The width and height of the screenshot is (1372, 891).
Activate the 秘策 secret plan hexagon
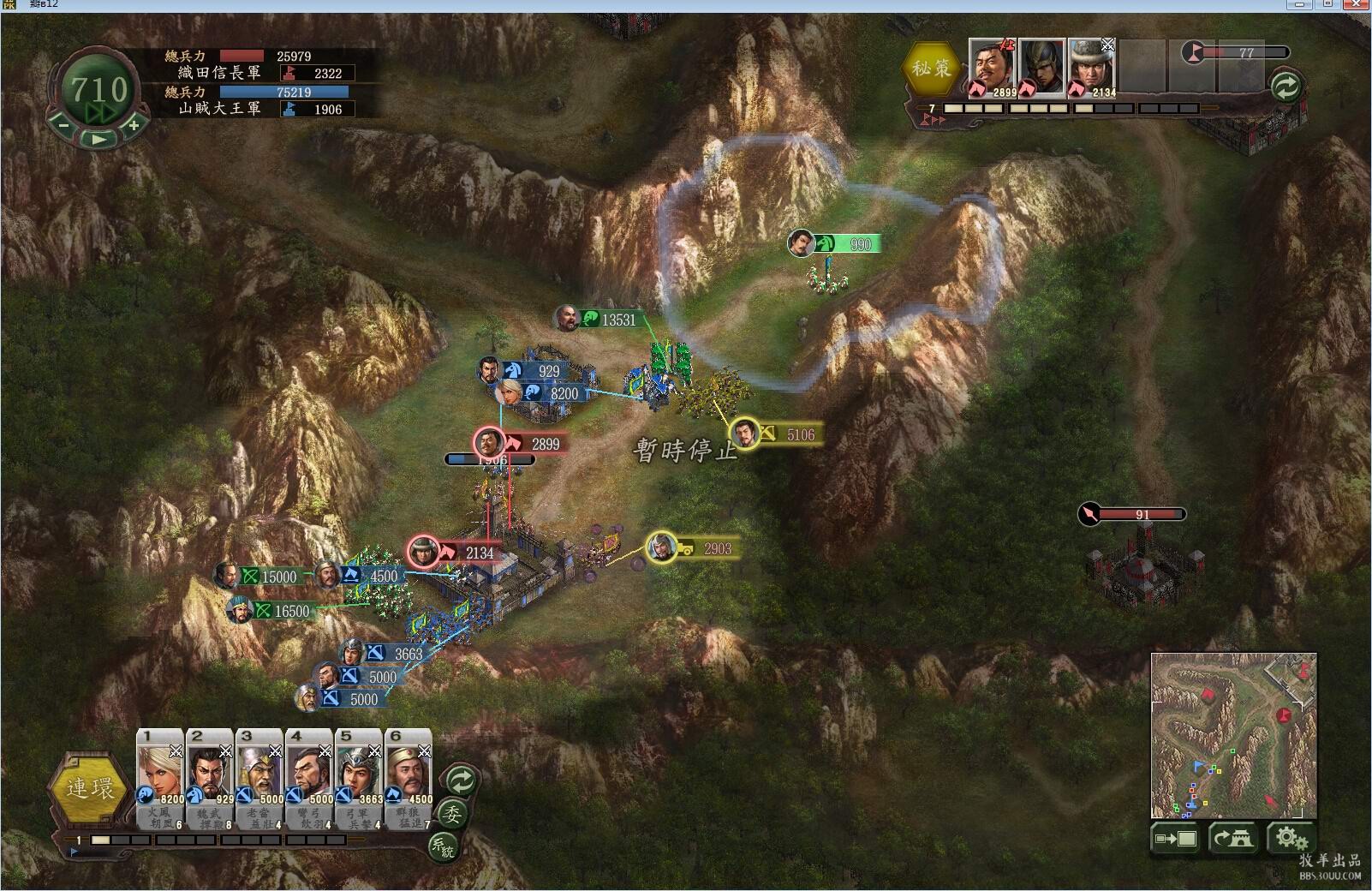tap(931, 69)
